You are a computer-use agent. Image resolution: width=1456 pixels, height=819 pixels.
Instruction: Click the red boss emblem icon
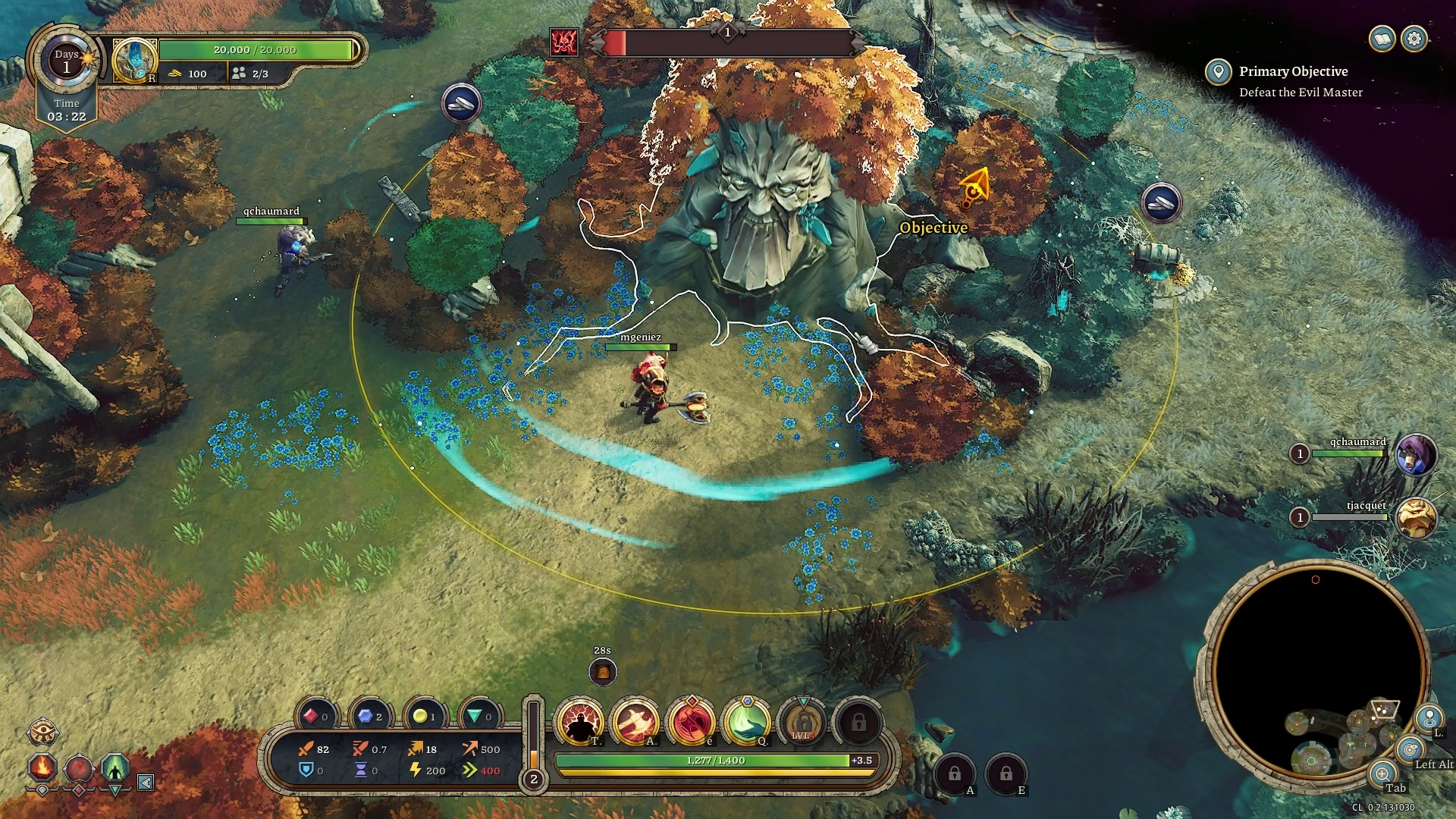564,42
